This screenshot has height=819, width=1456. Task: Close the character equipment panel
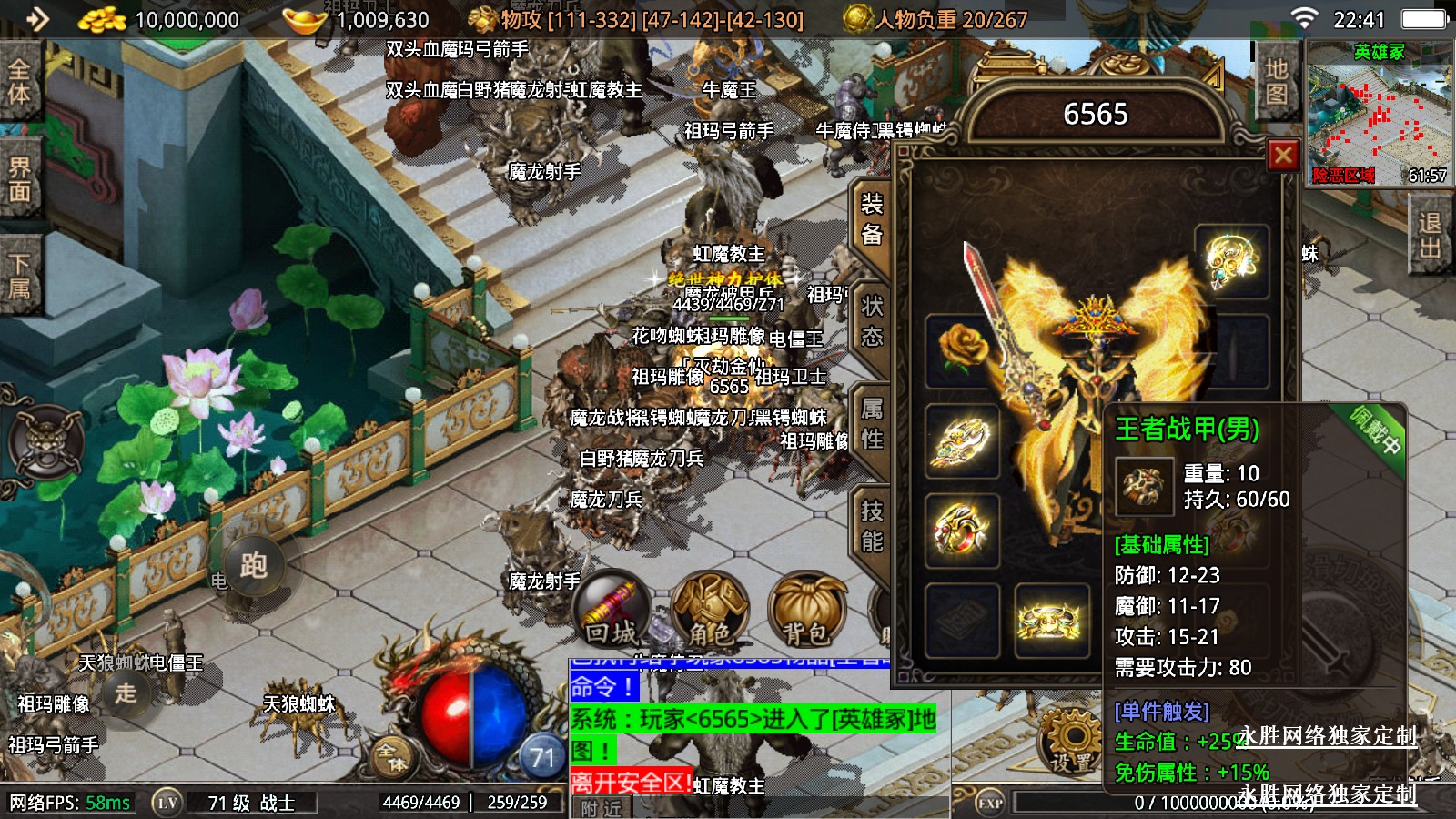(x=1283, y=156)
